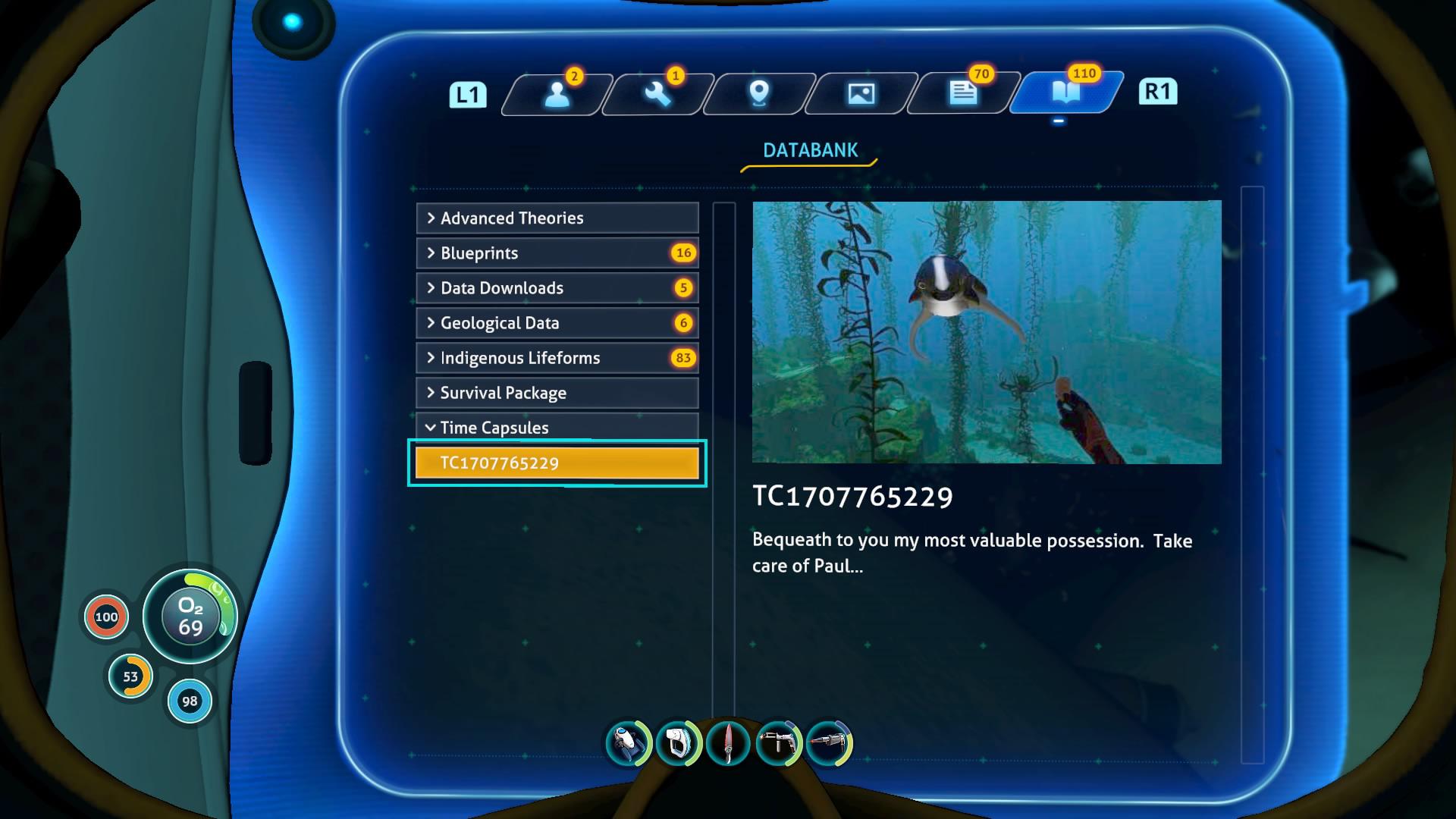Click the R1 tab switcher
Screen dimensions: 1456x819
[x=1158, y=92]
